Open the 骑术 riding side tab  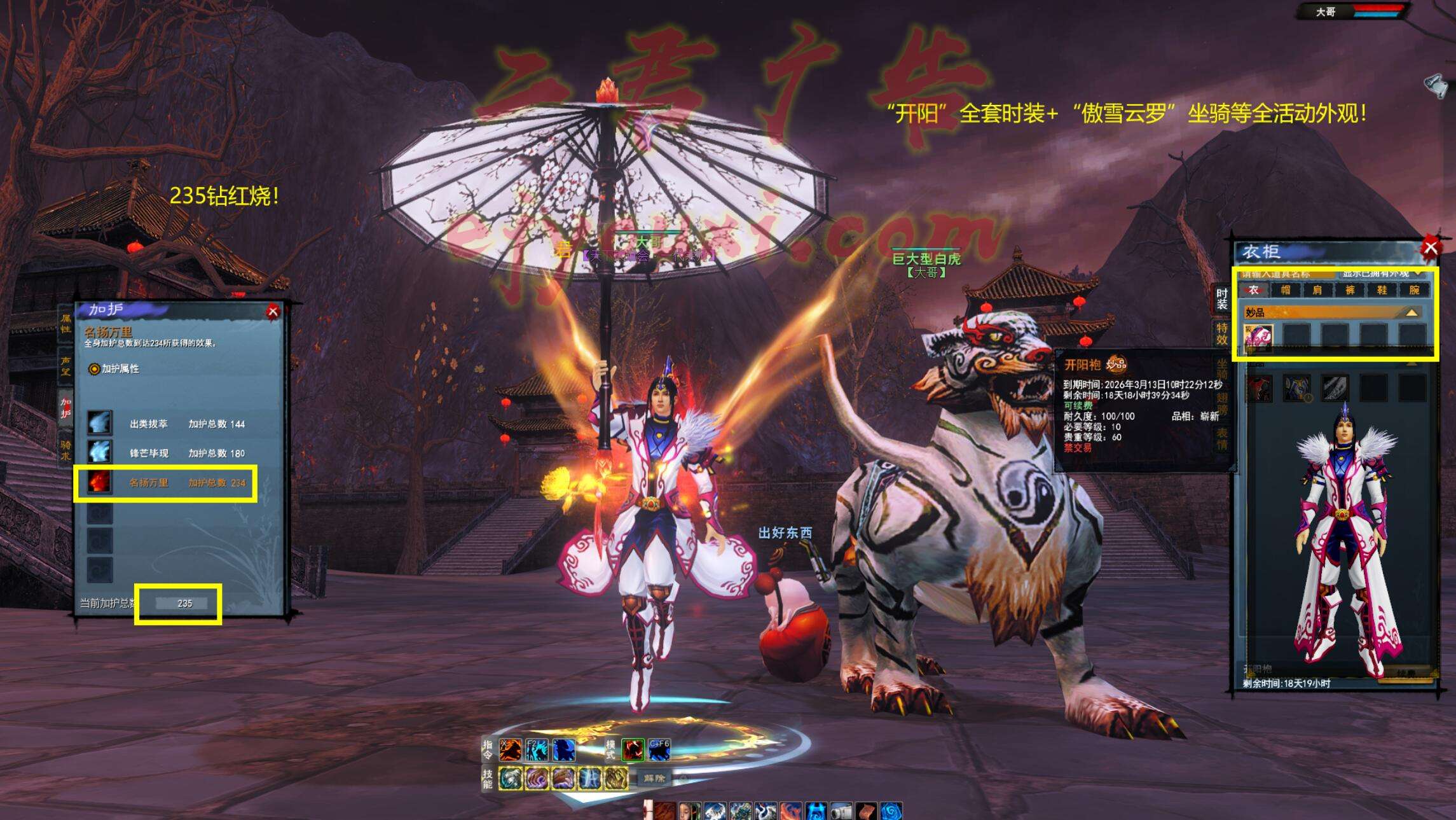click(x=65, y=450)
